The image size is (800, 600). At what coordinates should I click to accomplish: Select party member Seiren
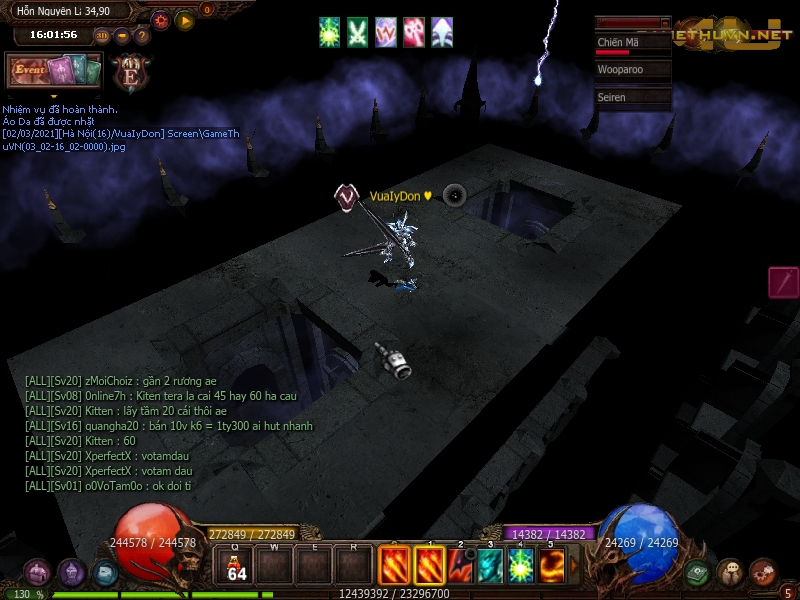(631, 97)
